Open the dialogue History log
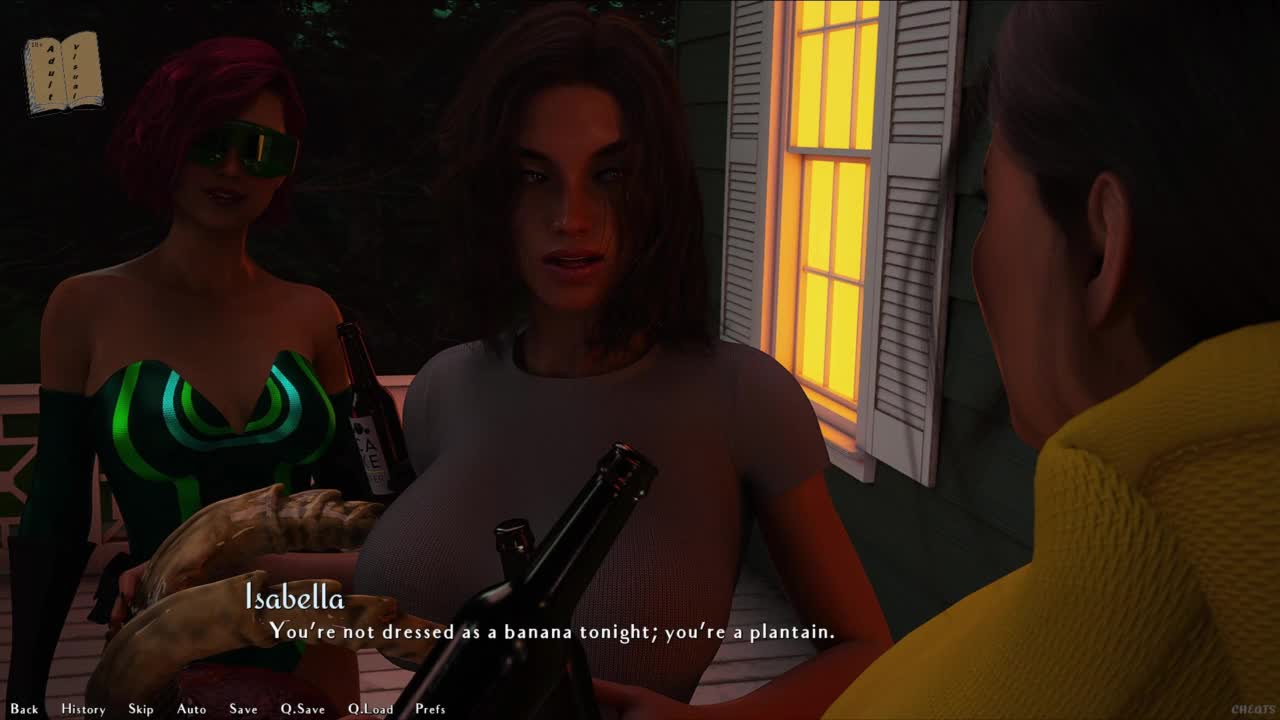 tap(83, 709)
